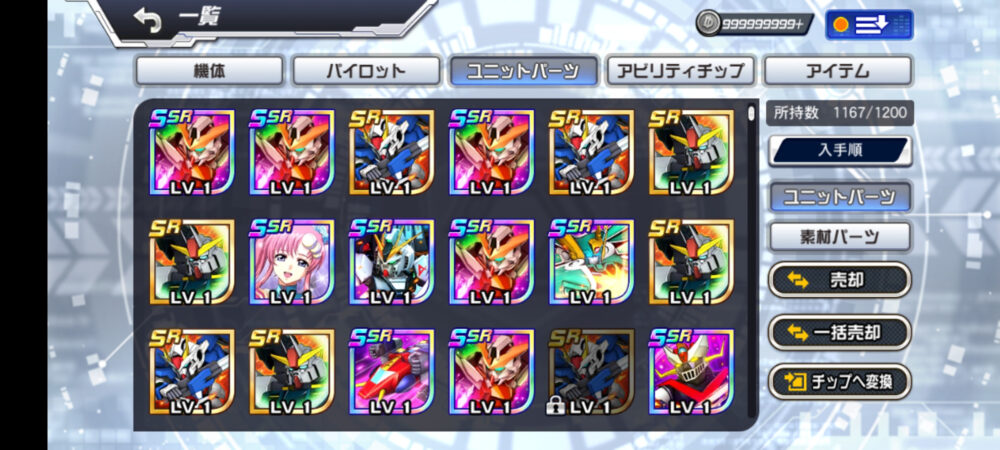Show the アビリティチップ tab
The height and width of the screenshot is (450, 1000).
tap(680, 71)
